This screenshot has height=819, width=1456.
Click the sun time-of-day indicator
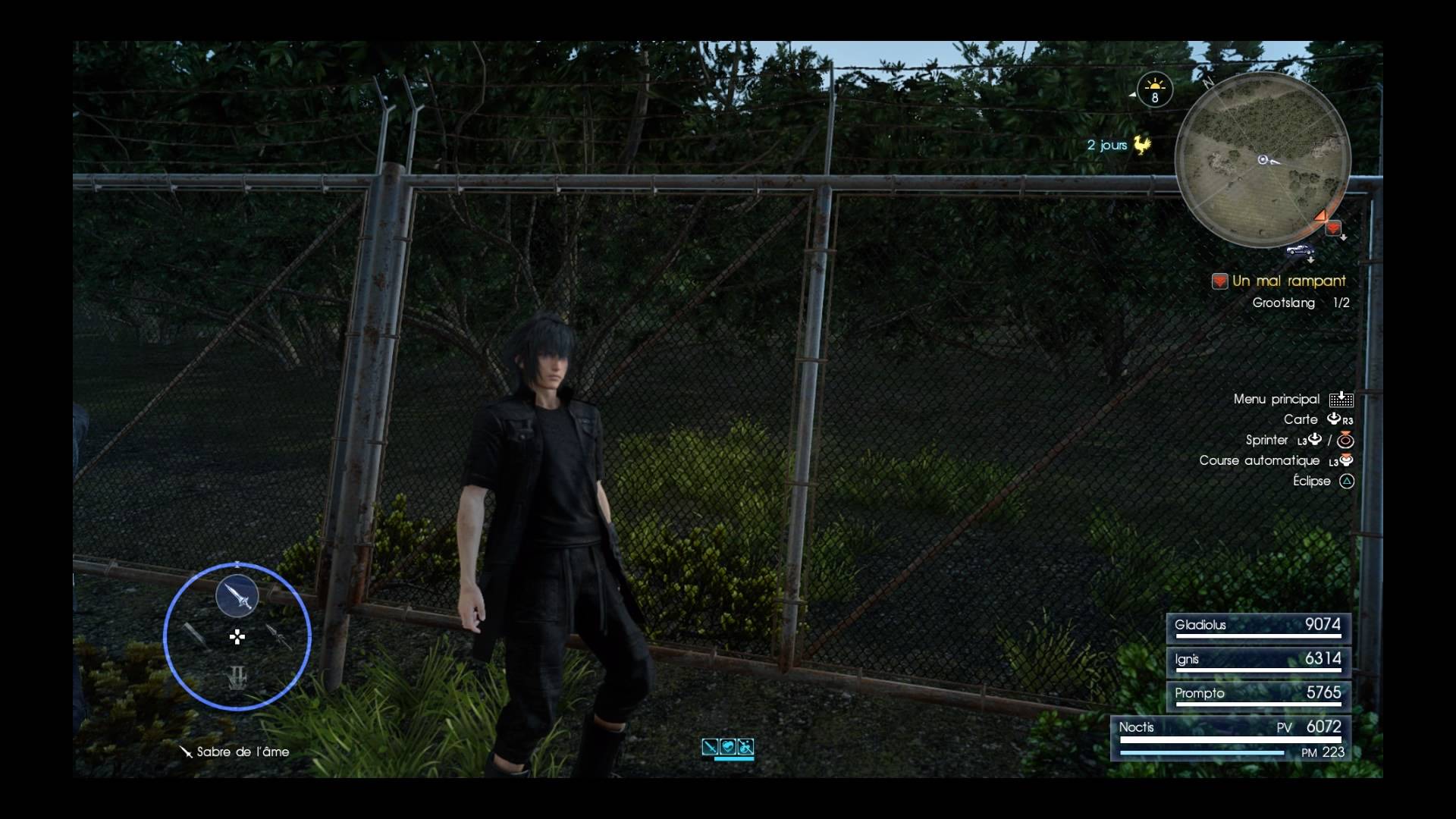click(1155, 89)
